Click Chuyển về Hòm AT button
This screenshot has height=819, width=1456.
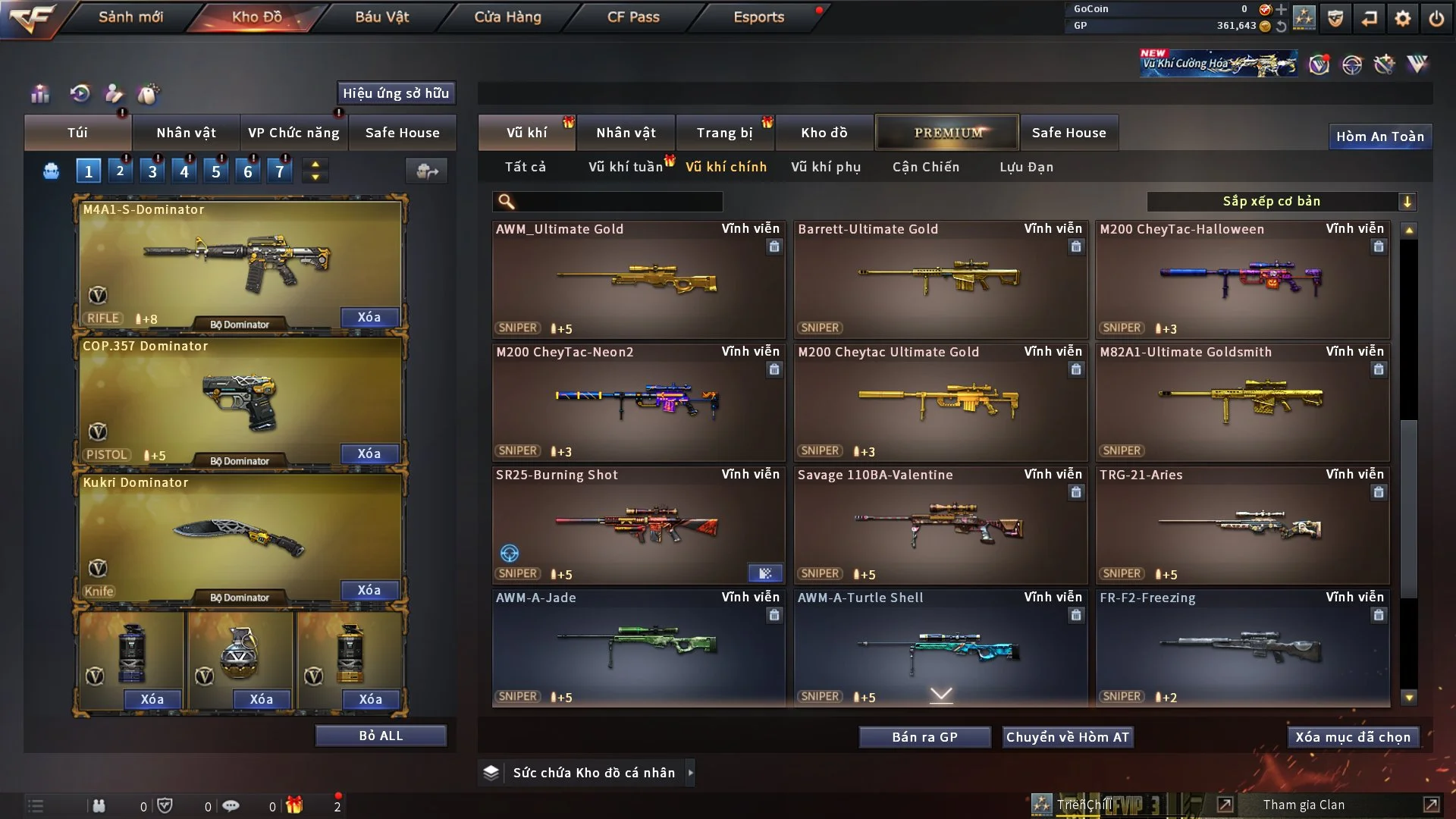pyautogui.click(x=1068, y=737)
